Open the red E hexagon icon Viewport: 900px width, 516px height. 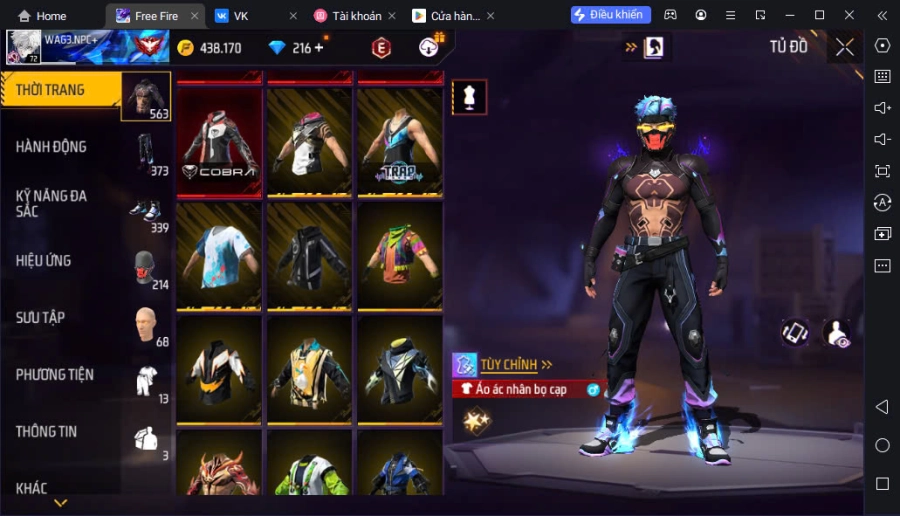pyautogui.click(x=381, y=47)
